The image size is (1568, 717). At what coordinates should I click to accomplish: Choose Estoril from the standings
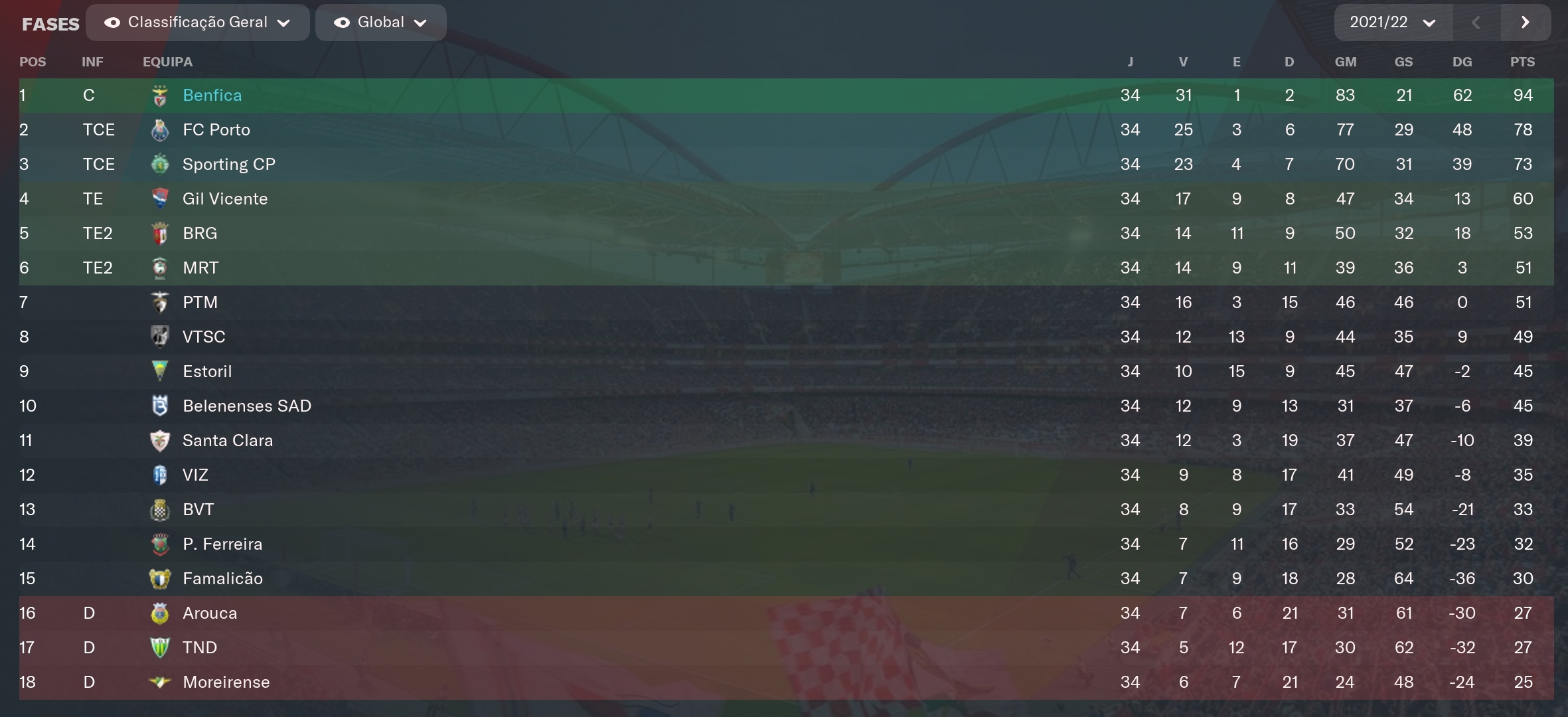pyautogui.click(x=207, y=372)
